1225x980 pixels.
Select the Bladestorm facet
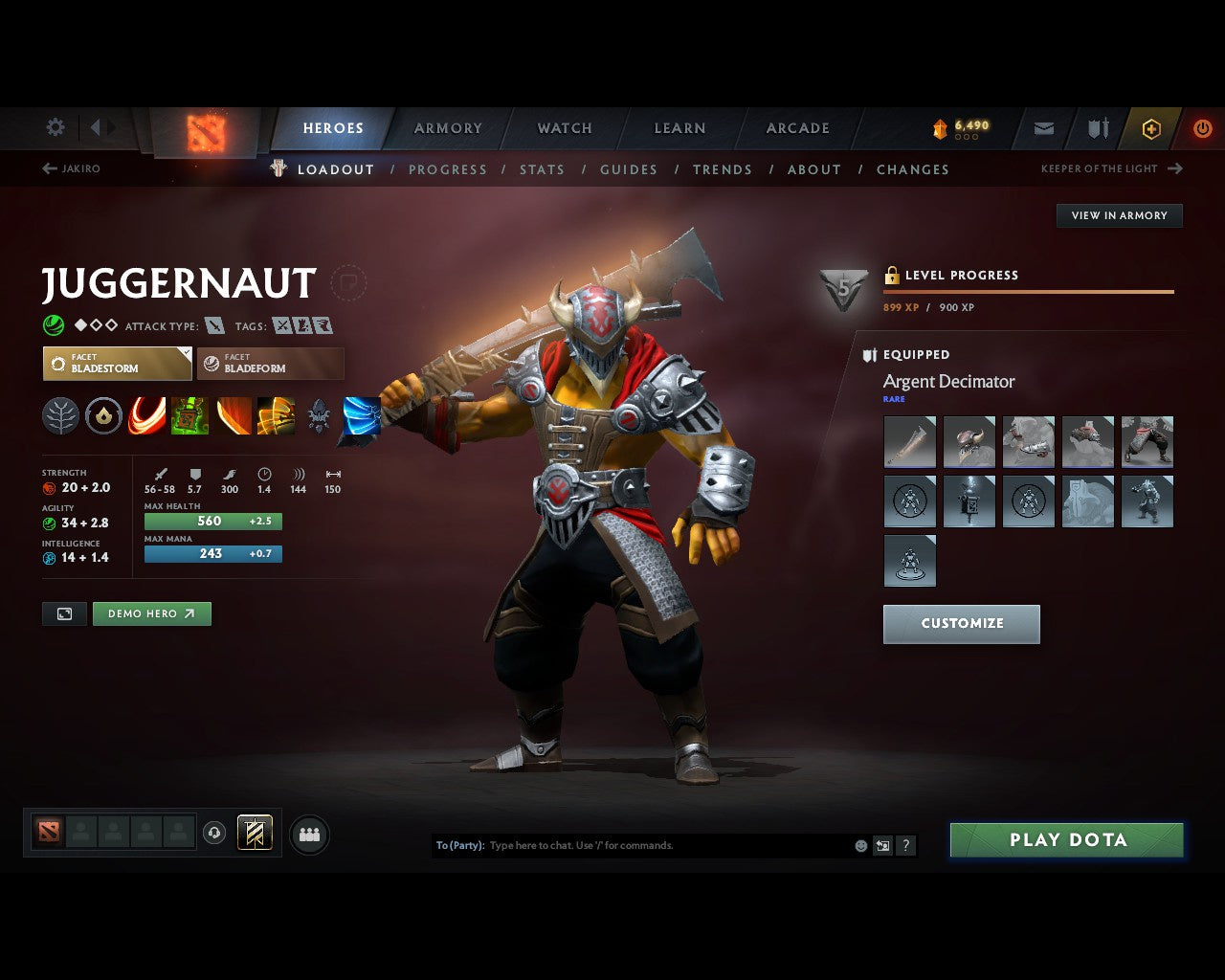point(117,364)
